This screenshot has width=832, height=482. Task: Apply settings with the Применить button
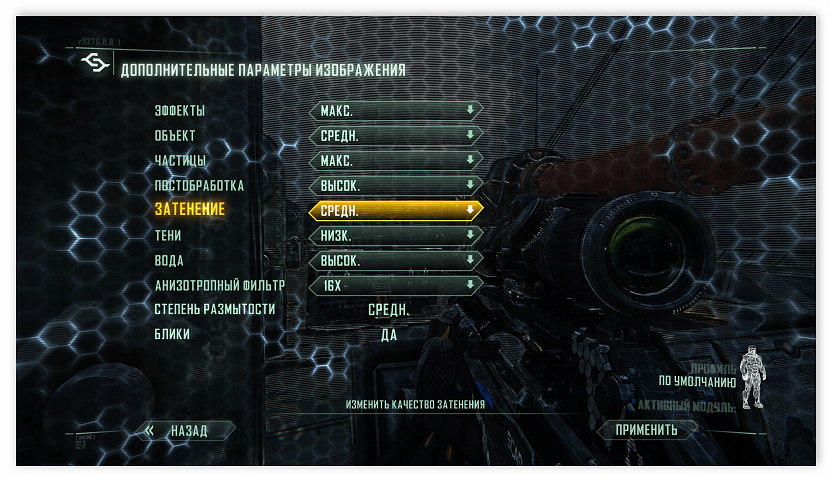point(647,430)
